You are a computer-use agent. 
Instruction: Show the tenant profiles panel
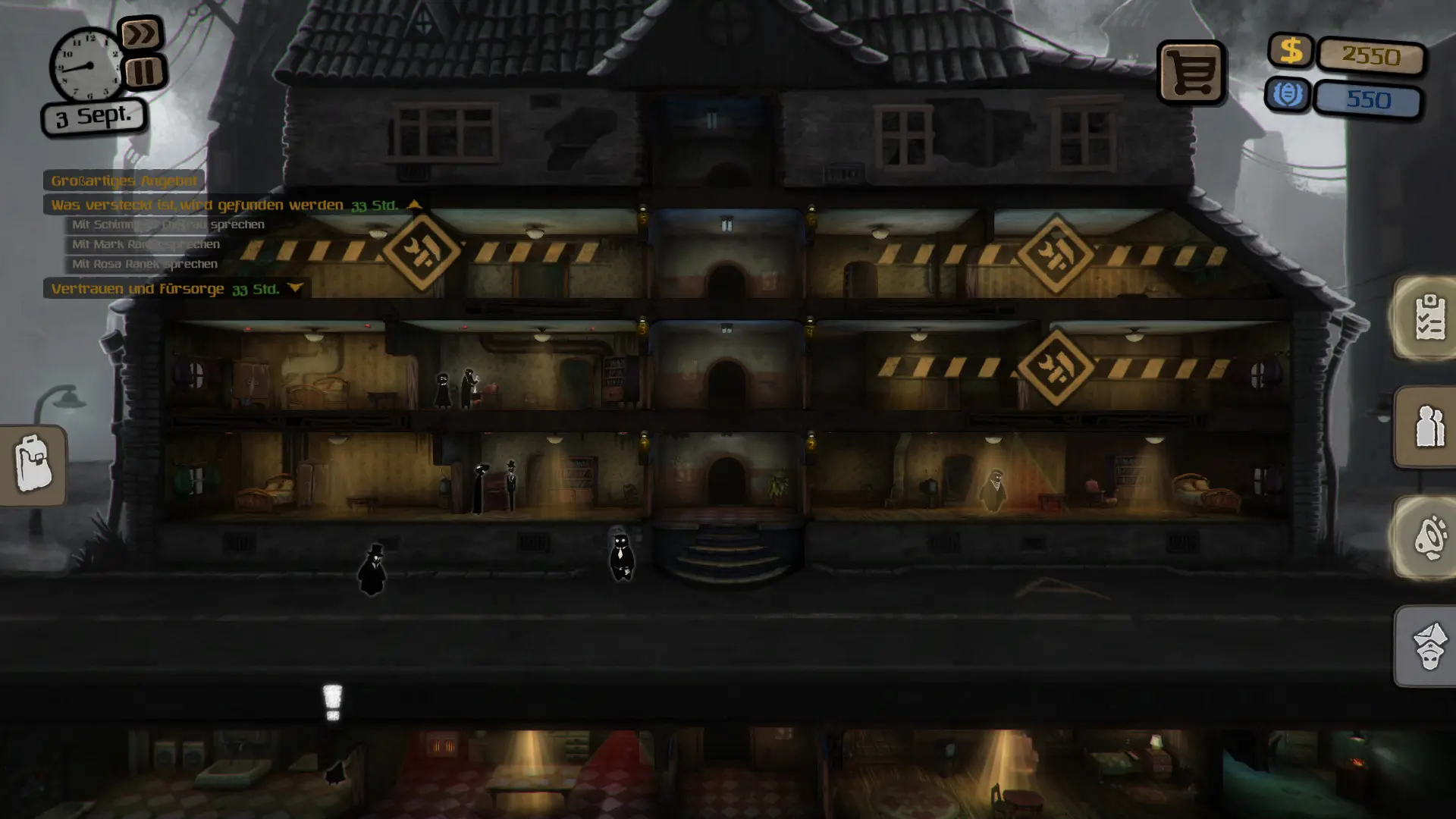click(x=1429, y=426)
